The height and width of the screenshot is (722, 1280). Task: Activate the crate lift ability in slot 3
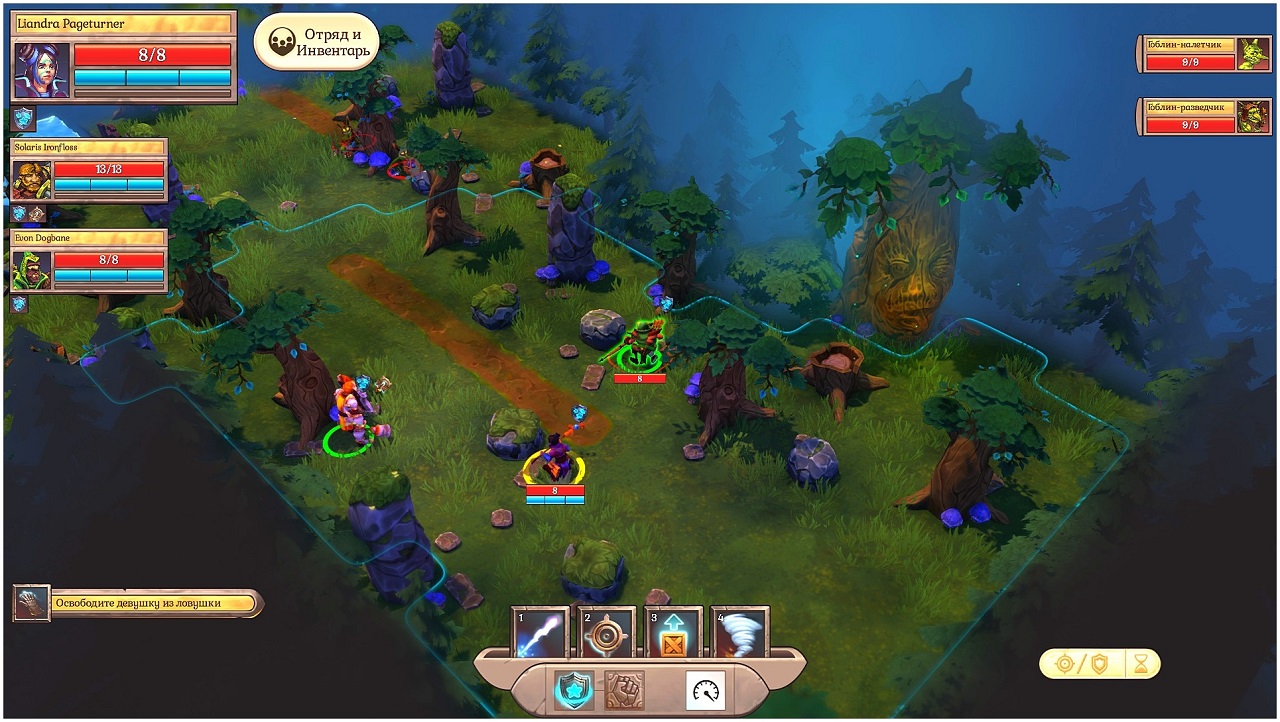pyautogui.click(x=673, y=633)
